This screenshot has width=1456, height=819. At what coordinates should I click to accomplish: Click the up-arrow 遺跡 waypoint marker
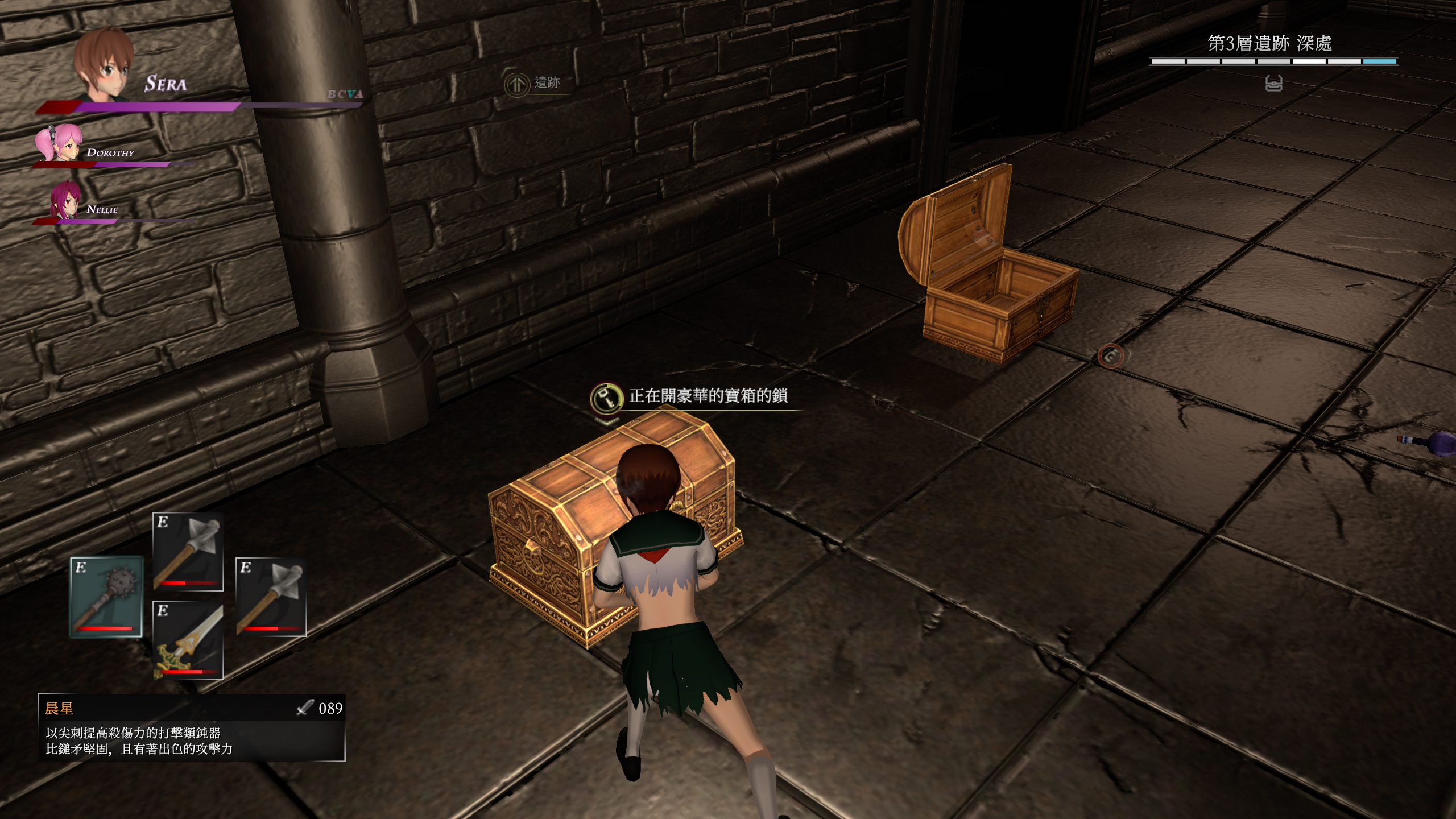517,85
